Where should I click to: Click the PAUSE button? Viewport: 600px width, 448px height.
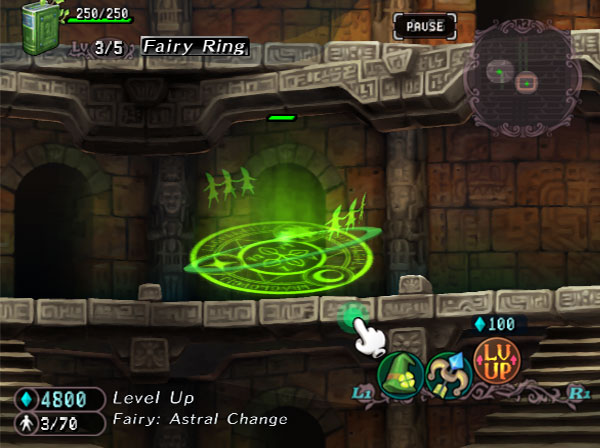click(424, 26)
